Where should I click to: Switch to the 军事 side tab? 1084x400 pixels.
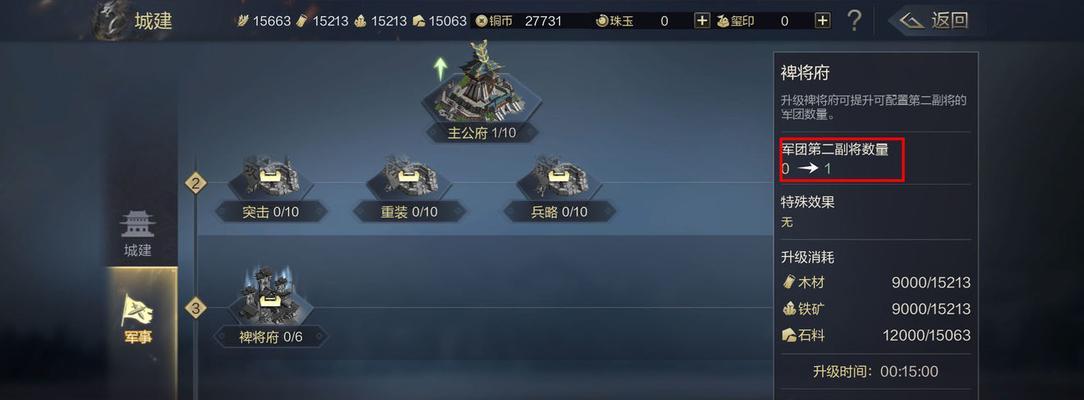tap(140, 320)
